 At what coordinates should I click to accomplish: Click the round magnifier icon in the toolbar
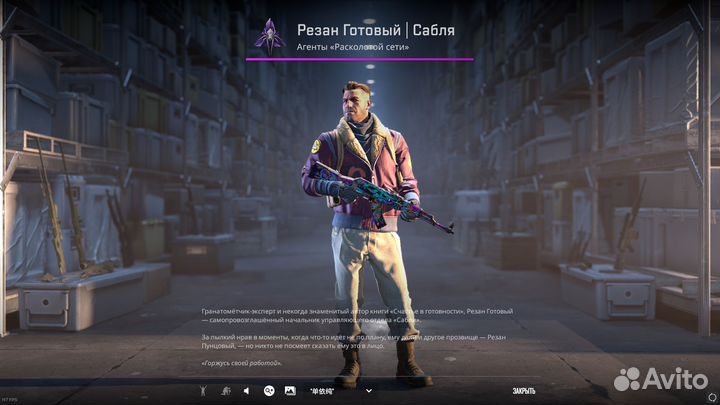tap(268, 390)
